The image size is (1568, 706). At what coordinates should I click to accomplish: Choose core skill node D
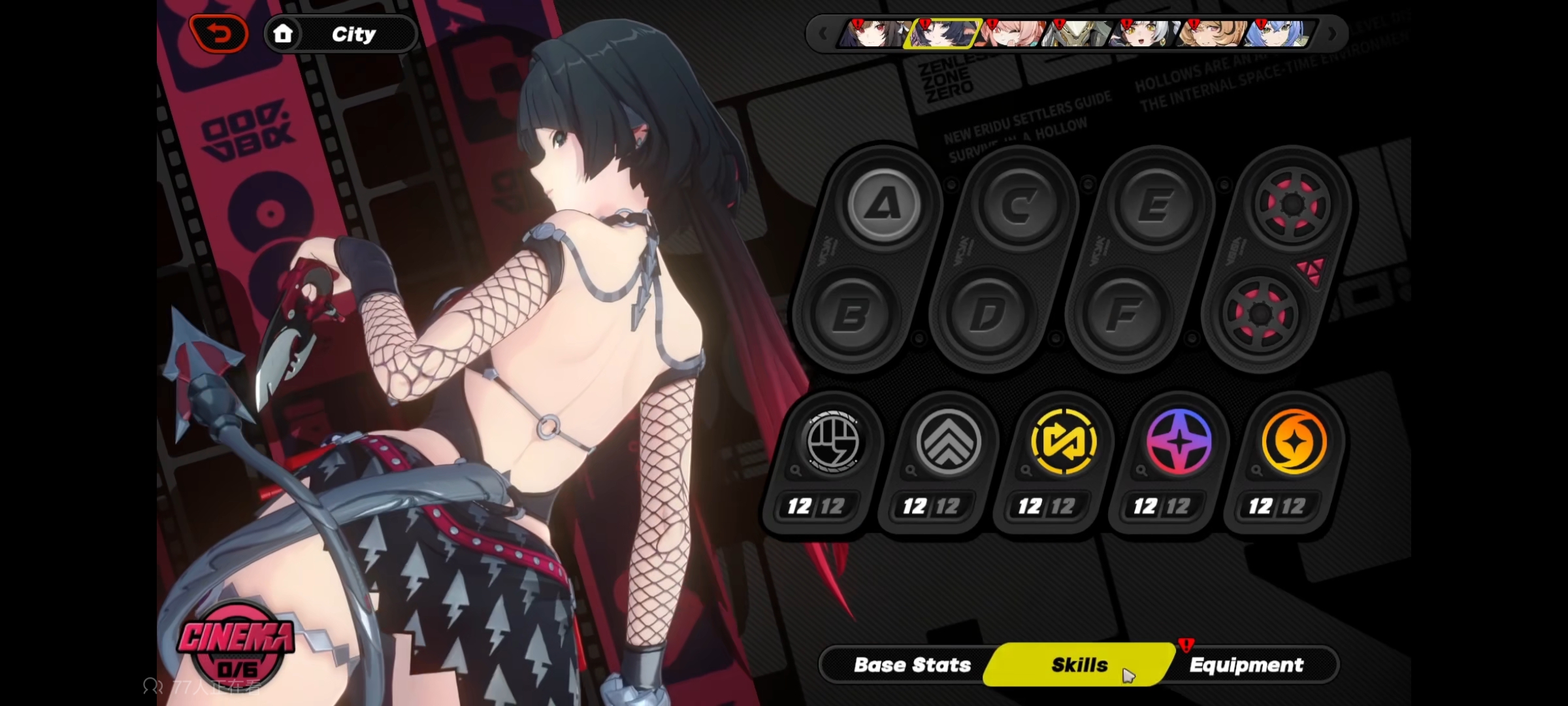point(987,315)
